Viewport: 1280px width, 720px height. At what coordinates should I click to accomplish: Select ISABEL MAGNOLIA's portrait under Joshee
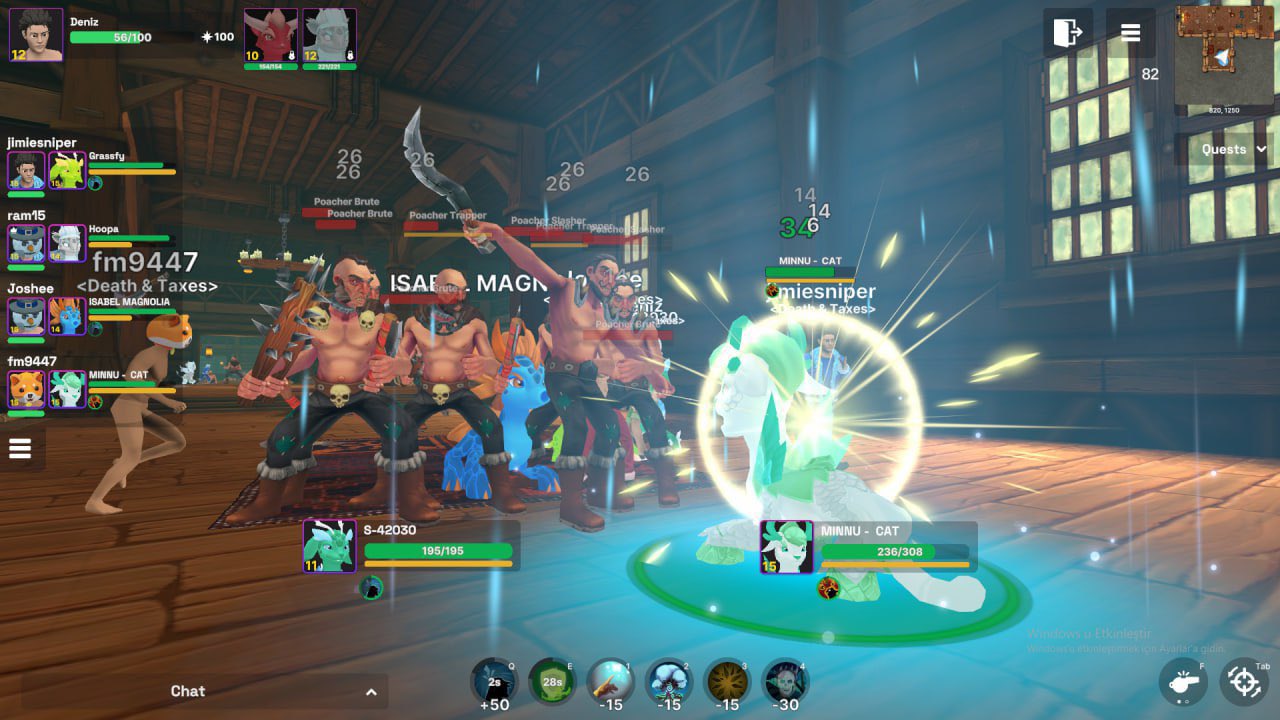coord(67,316)
